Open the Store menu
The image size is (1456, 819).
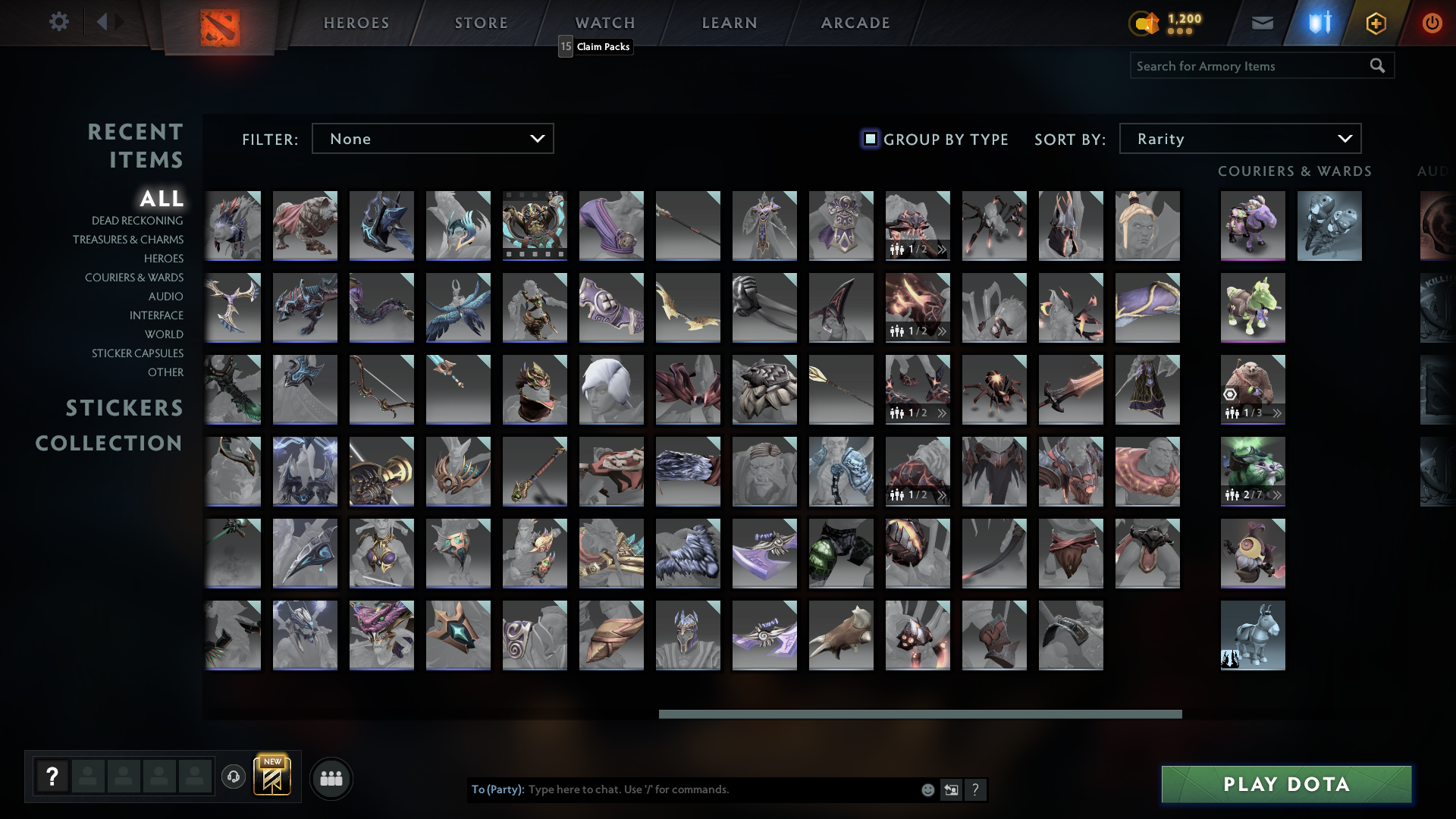[481, 23]
